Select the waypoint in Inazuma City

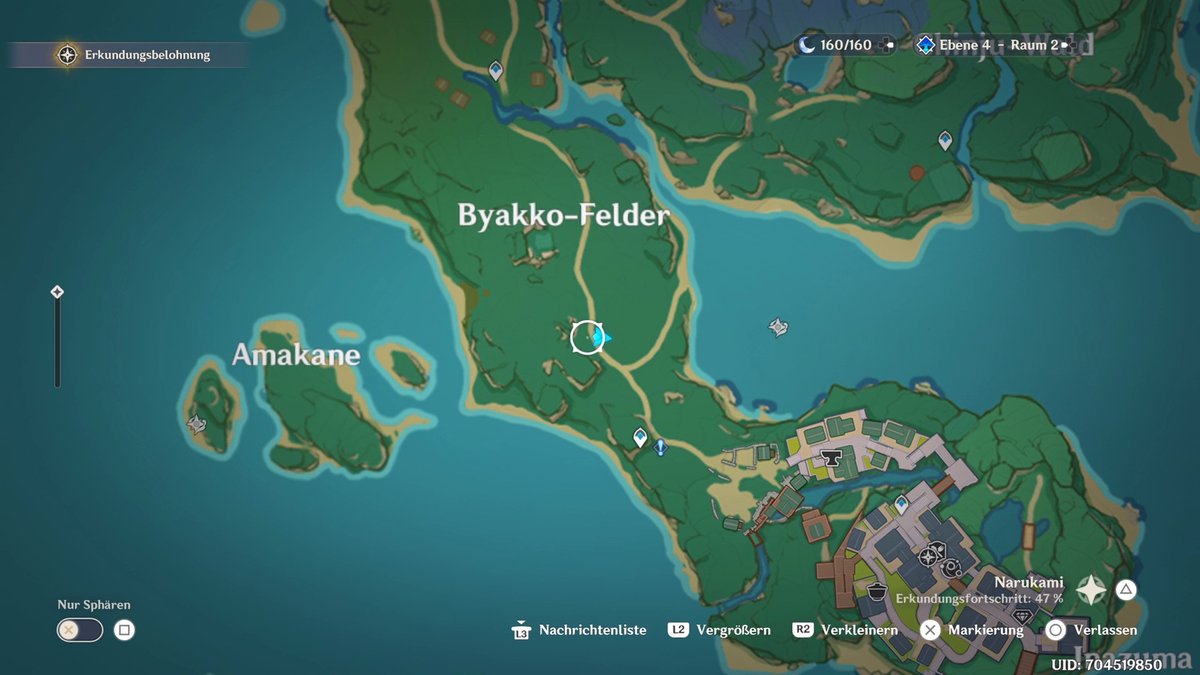coord(901,505)
